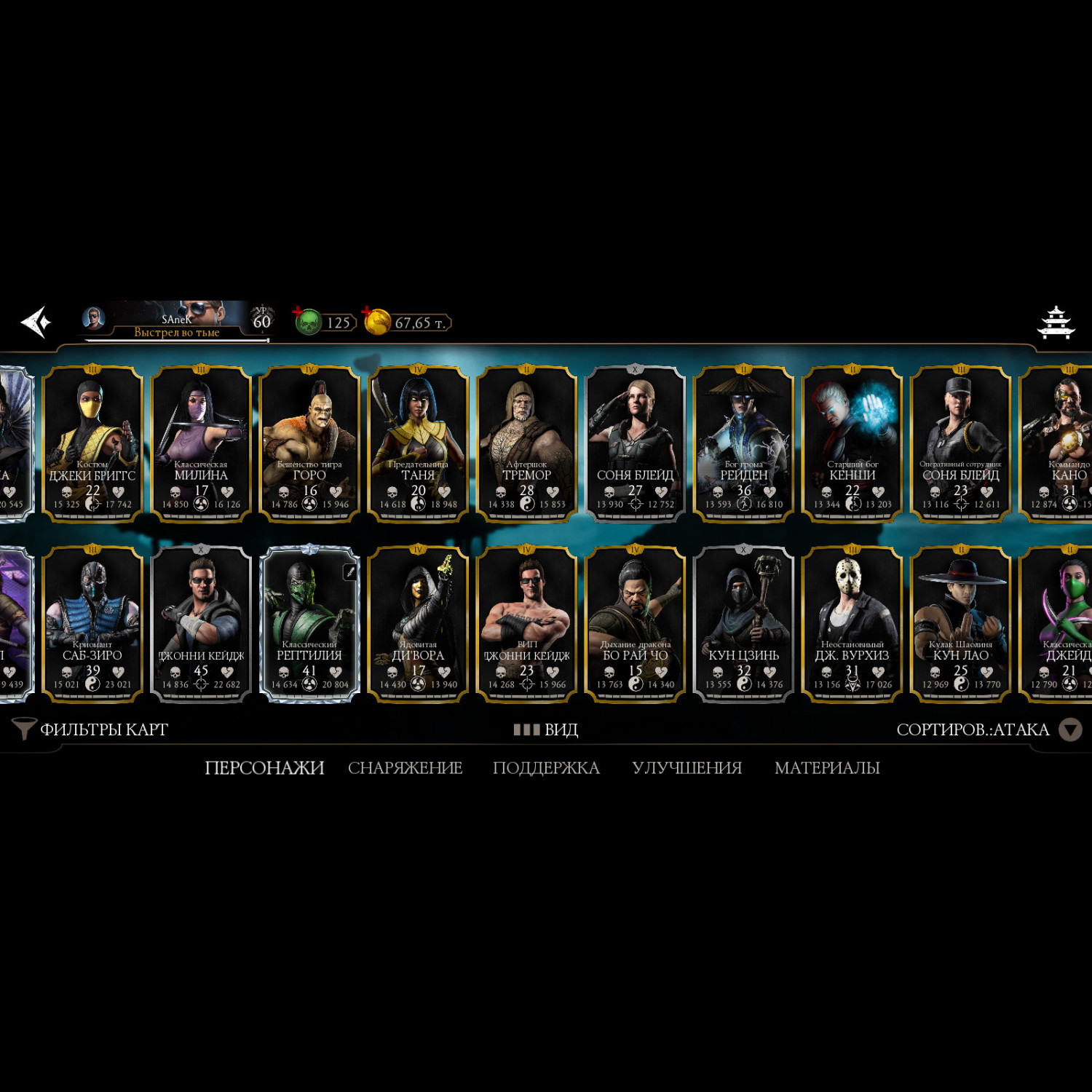Add more green souls currency
The height and width of the screenshot is (1092, 1092).
[x=299, y=313]
